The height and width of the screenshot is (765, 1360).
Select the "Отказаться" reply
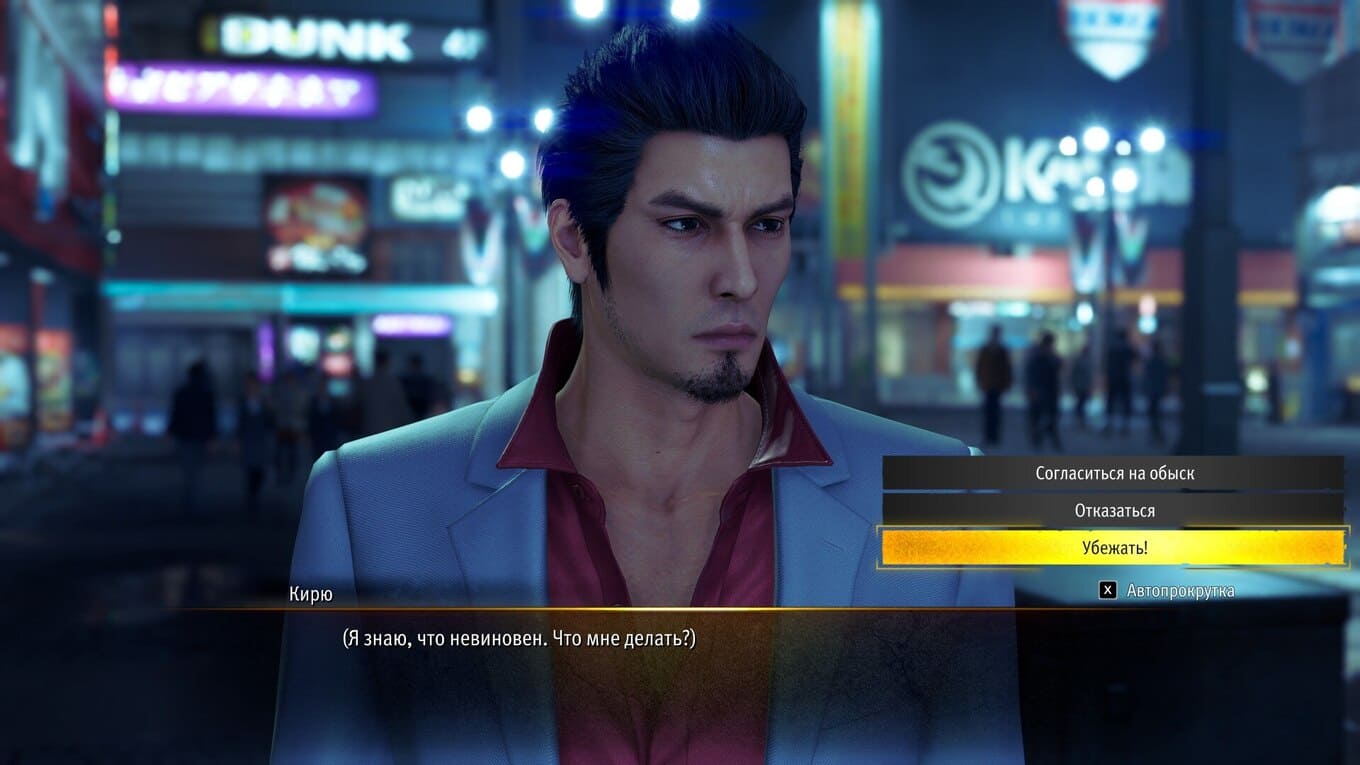(1114, 510)
